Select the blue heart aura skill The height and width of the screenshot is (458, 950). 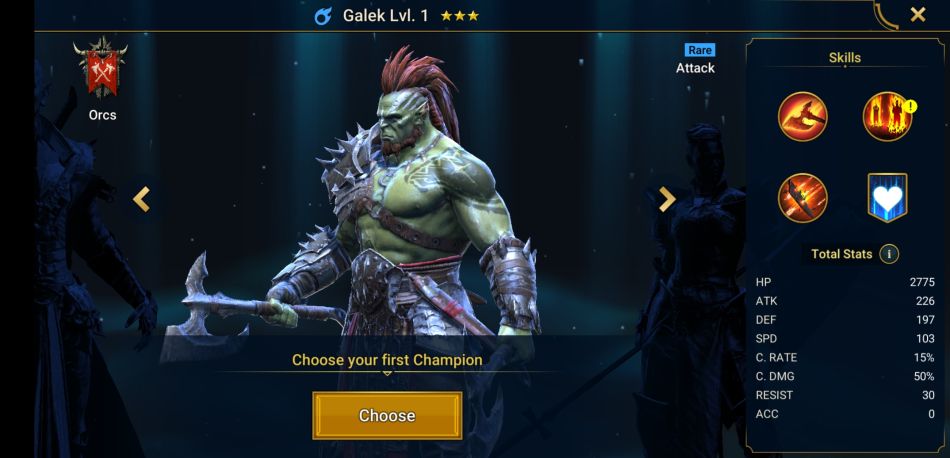[x=886, y=197]
